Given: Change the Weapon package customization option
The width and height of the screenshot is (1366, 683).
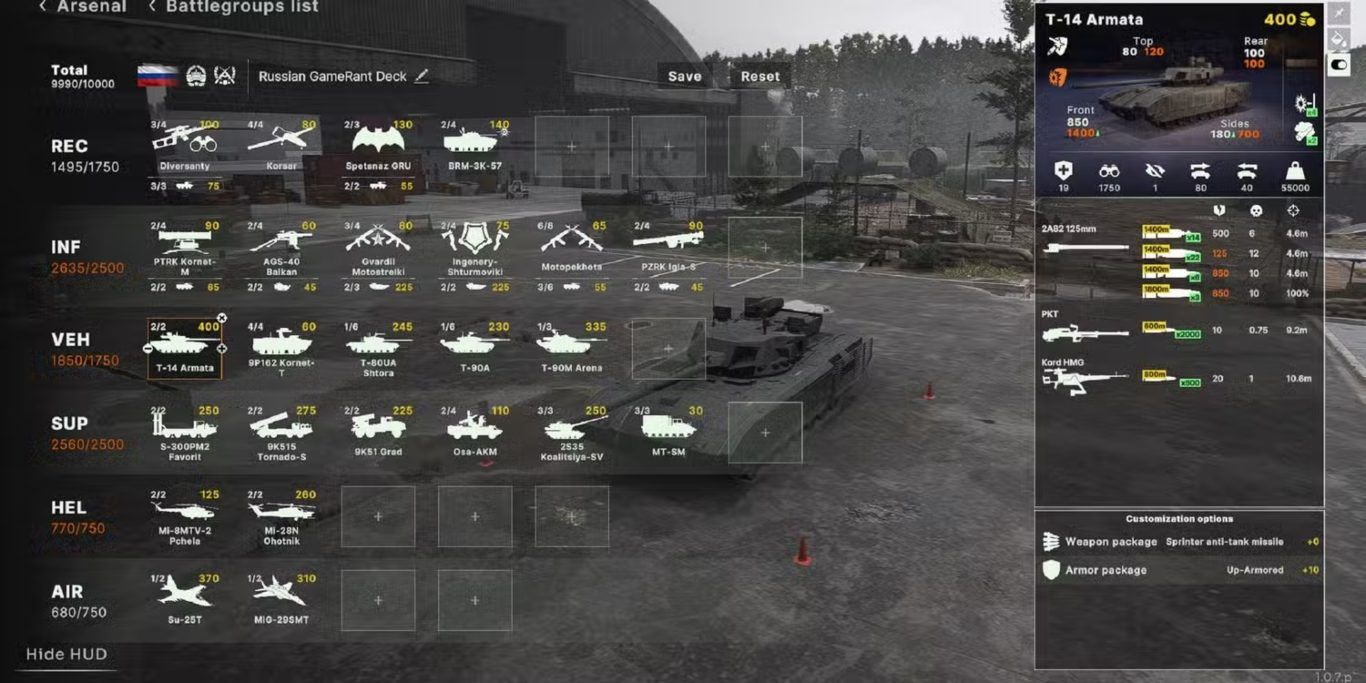Looking at the screenshot, I should point(1180,542).
